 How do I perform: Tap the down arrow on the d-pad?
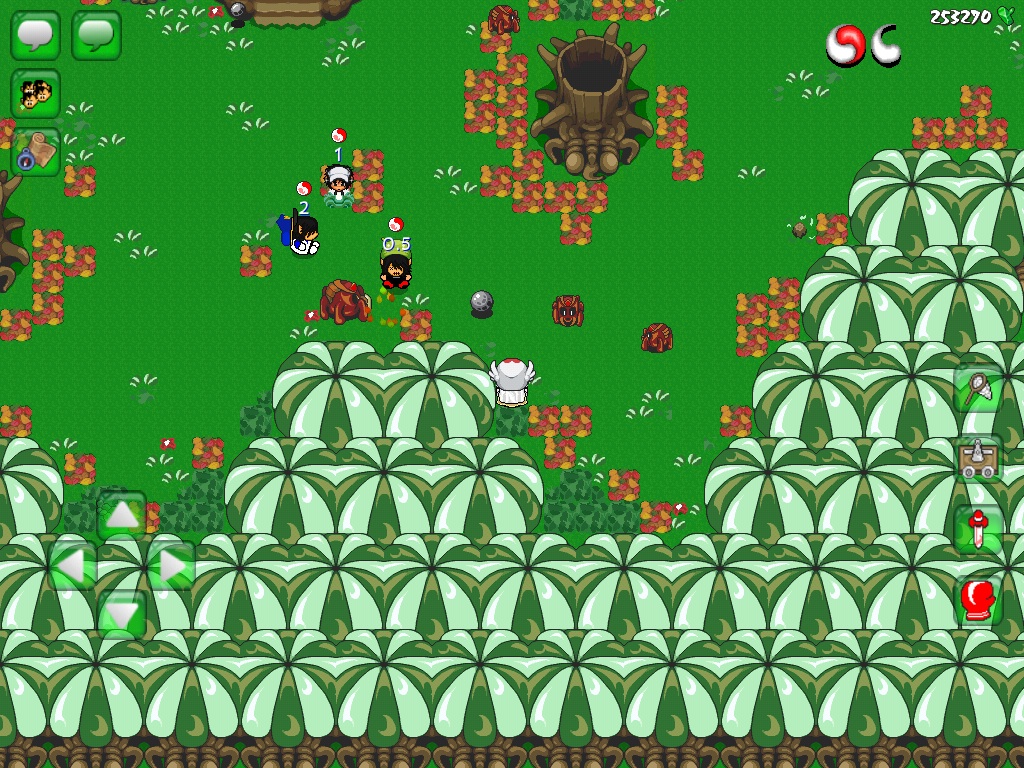(122, 614)
